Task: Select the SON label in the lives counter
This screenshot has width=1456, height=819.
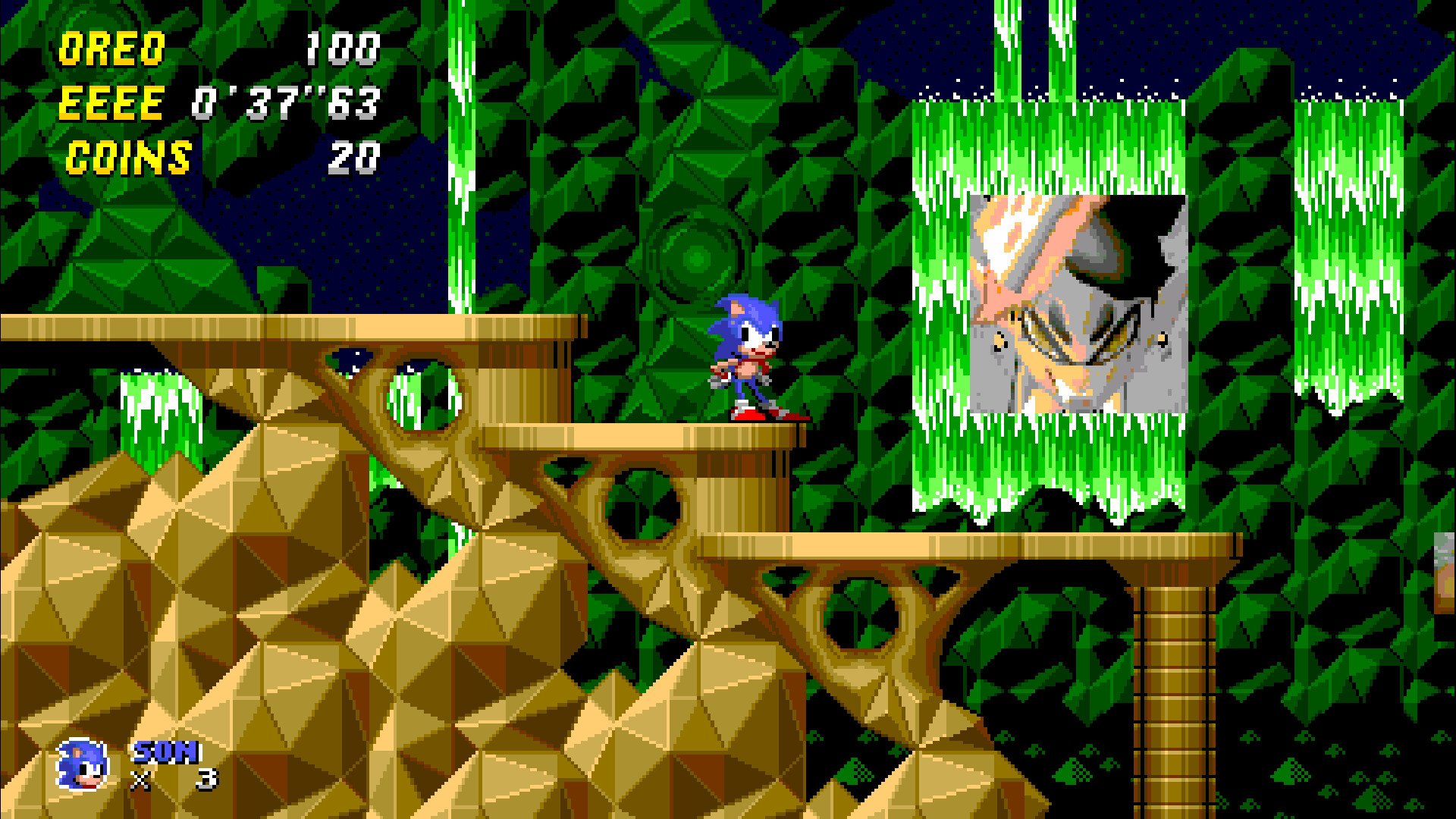Action: [165, 755]
